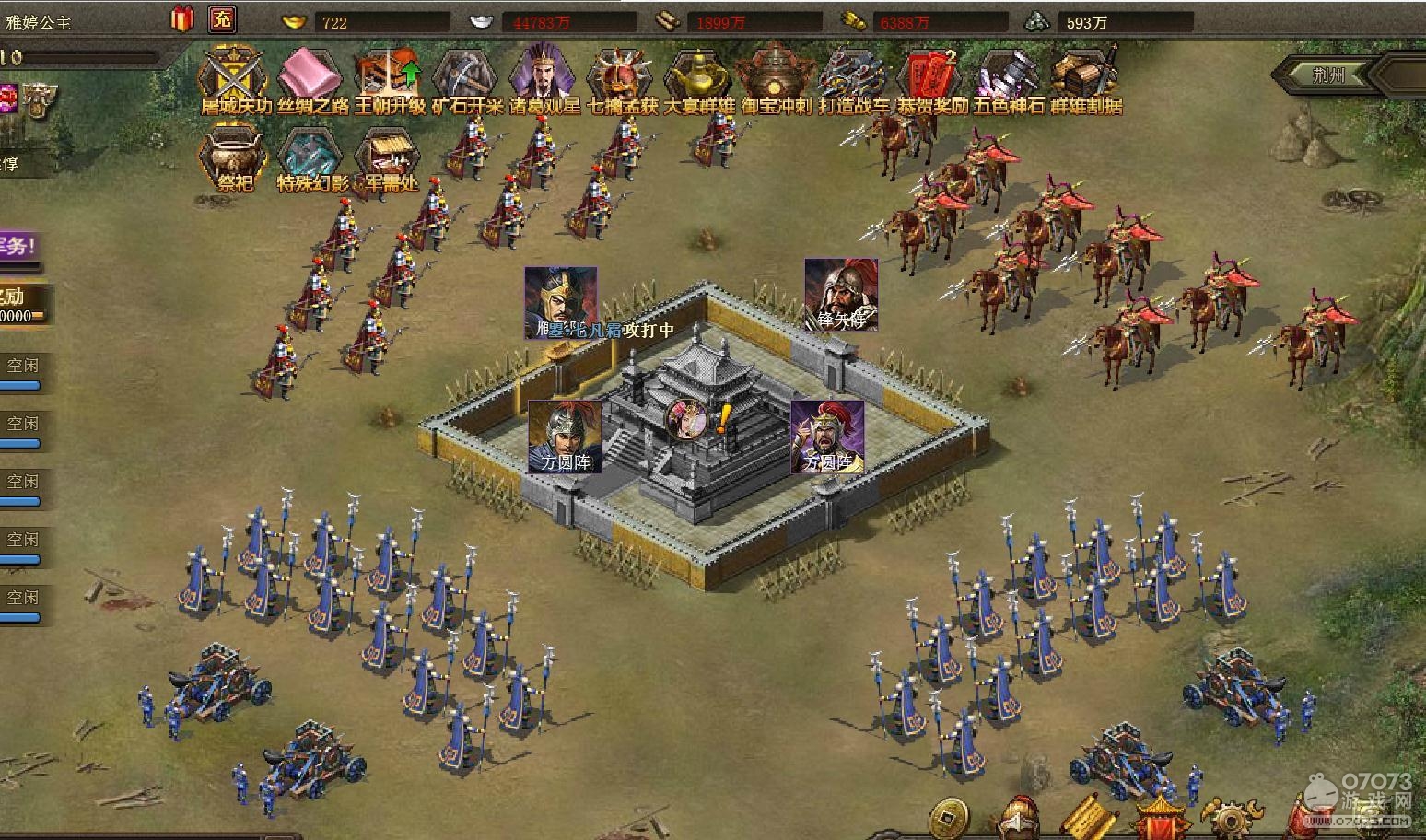The image size is (1426, 840).
Task: Claim the 恭贺奖励 red envelope reward
Action: (930, 76)
